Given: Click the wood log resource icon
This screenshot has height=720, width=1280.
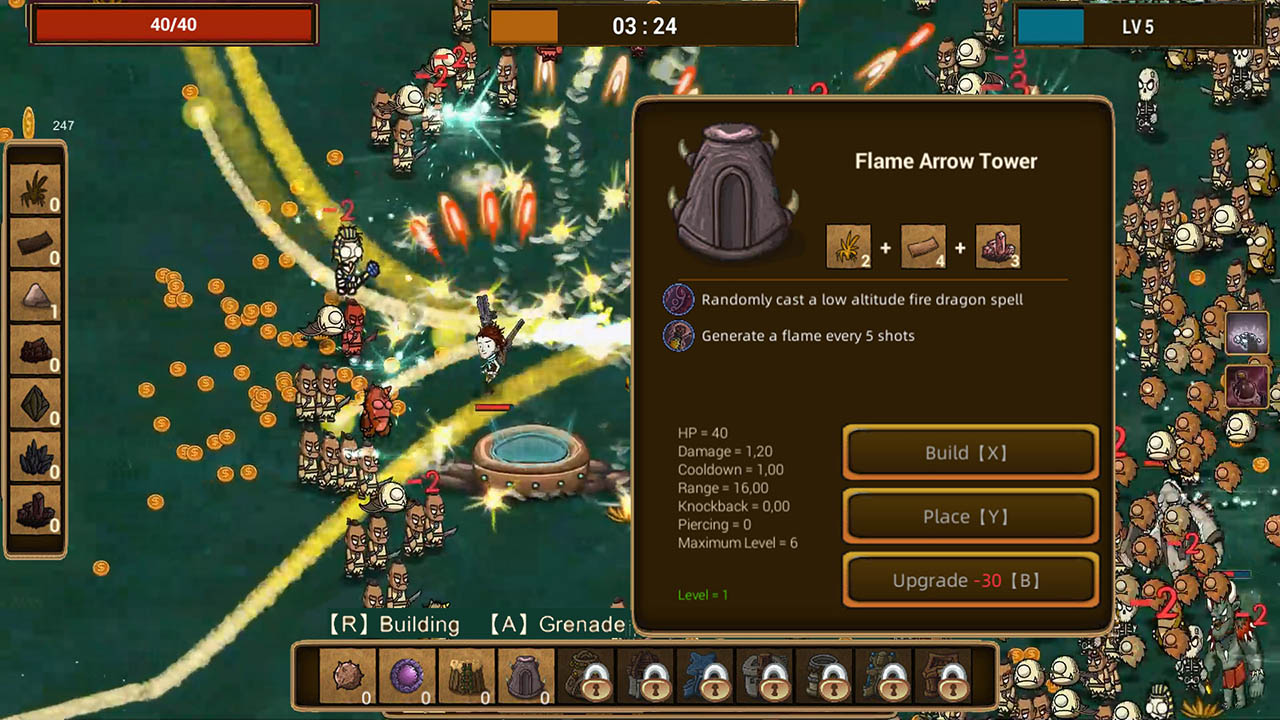Looking at the screenshot, I should 34,242.
